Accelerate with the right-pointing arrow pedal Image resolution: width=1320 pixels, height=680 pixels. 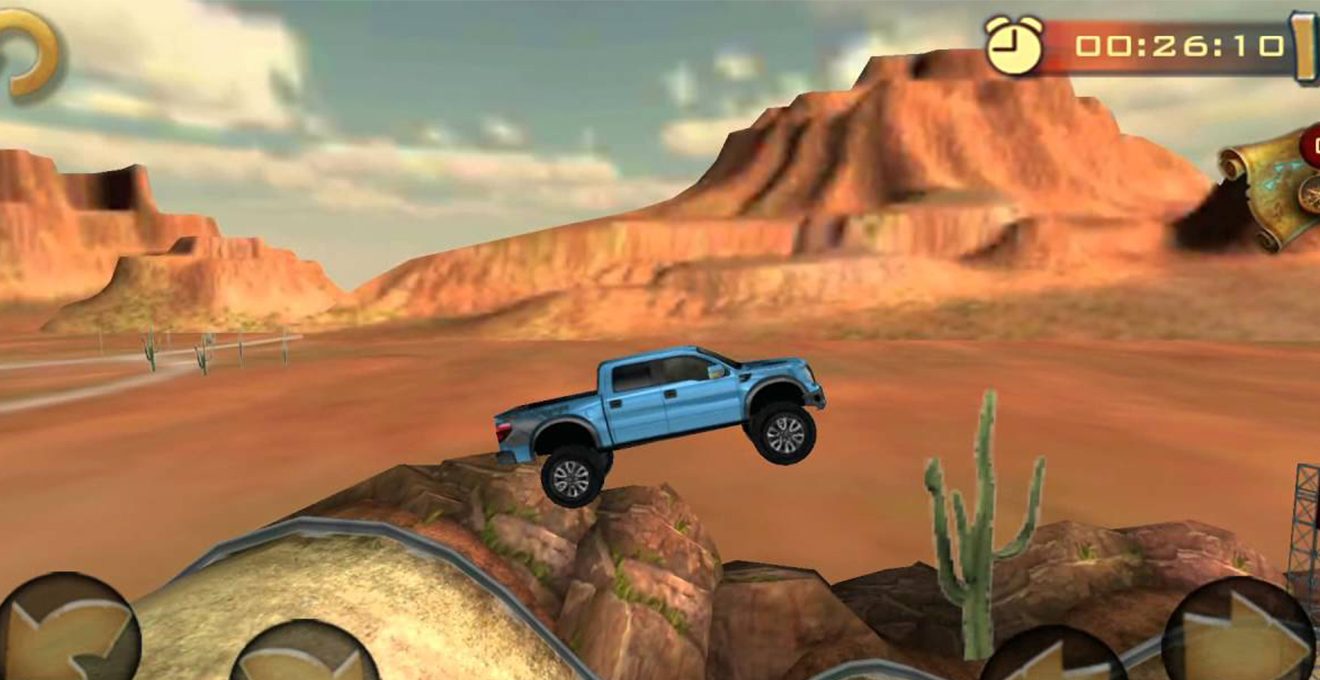(x=1240, y=635)
